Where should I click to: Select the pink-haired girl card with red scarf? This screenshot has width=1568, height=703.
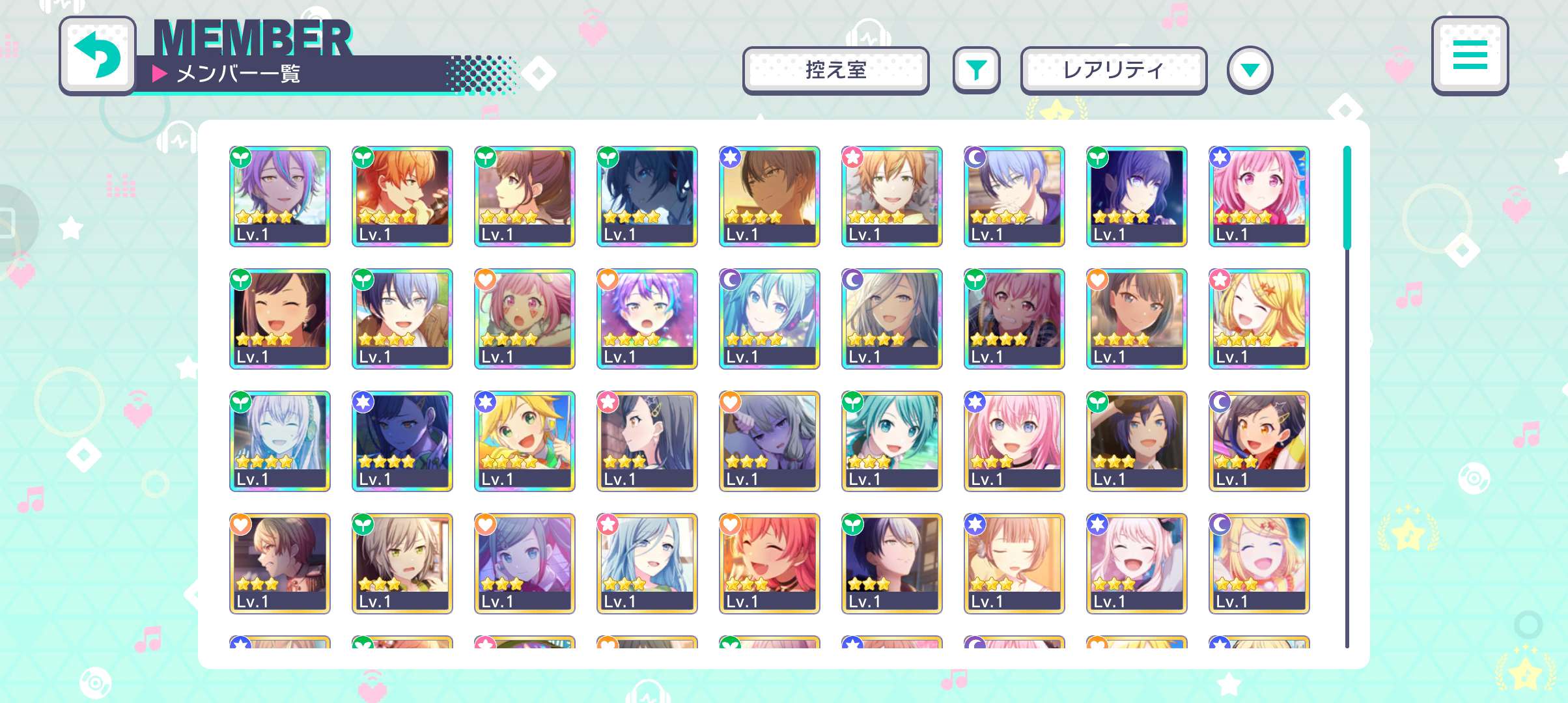coord(1259,196)
